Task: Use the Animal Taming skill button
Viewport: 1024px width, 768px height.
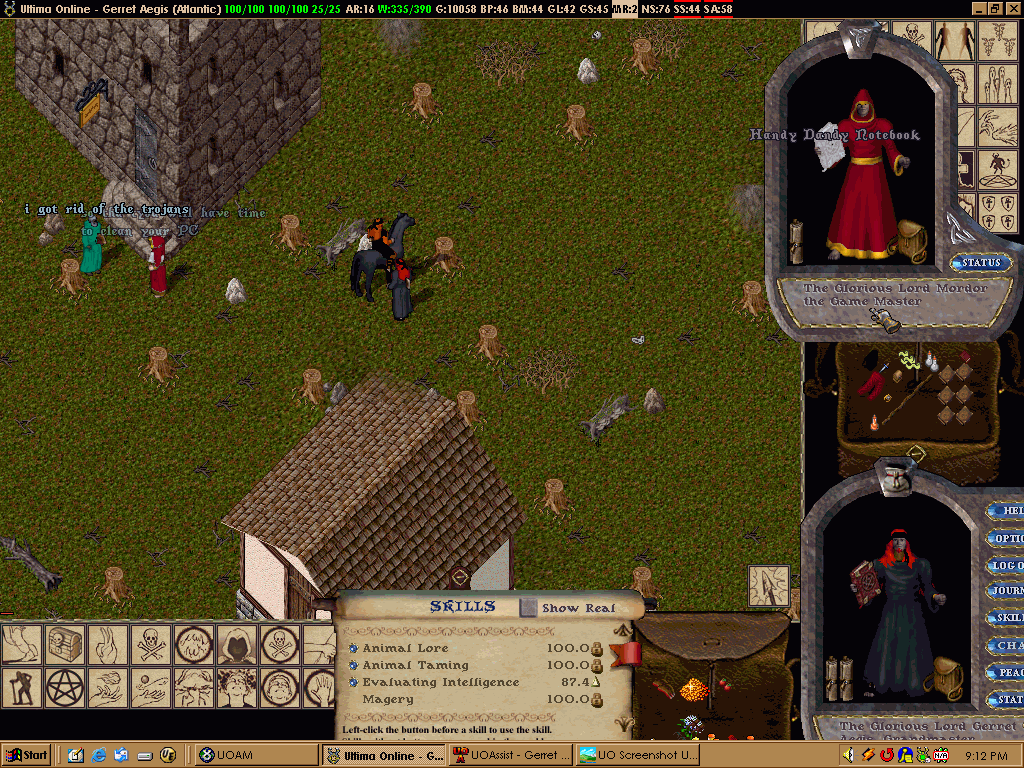Action: 353,665
